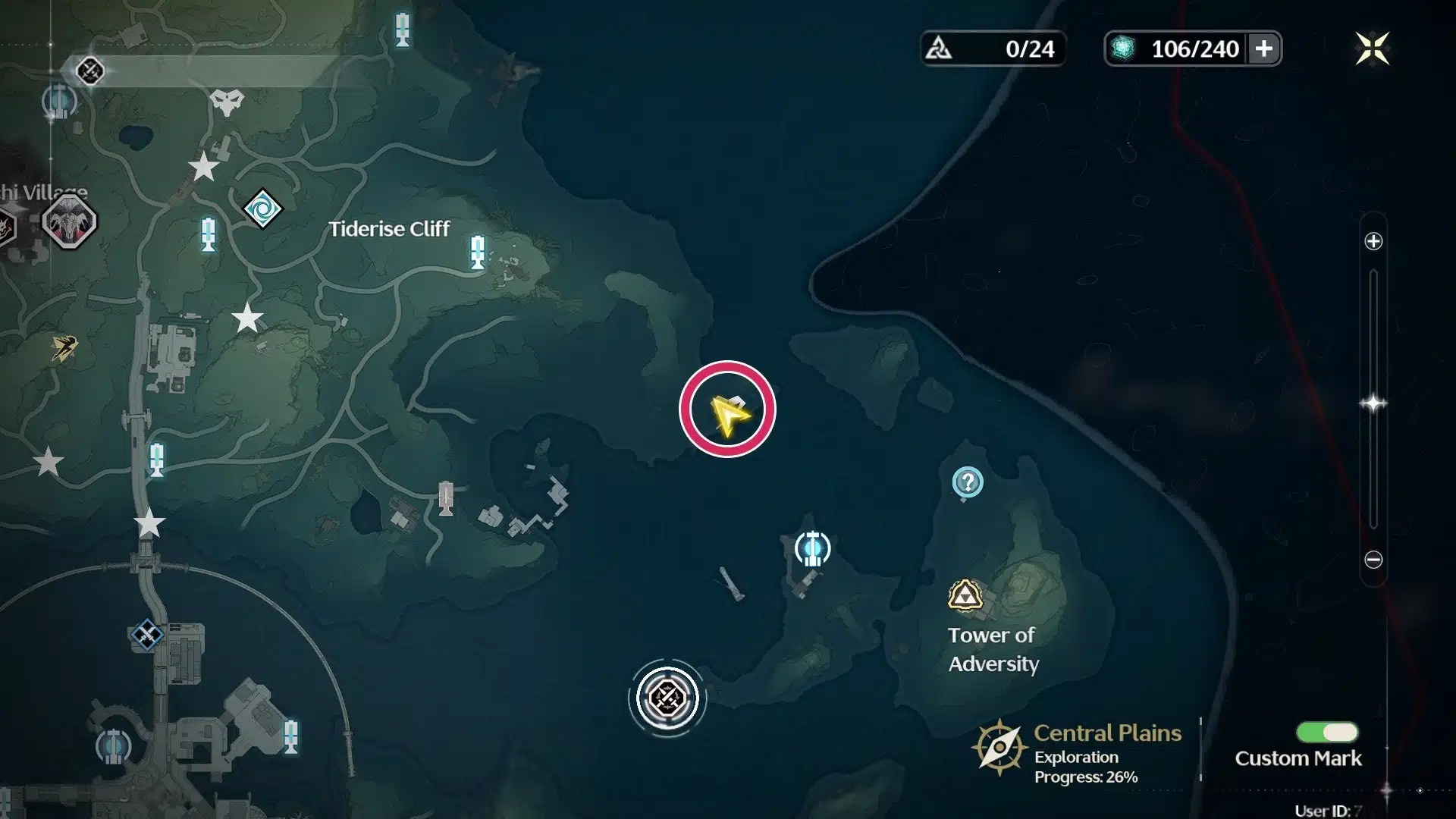Add more Waveplates with the plus button
This screenshot has height=819, width=1456.
tap(1263, 49)
